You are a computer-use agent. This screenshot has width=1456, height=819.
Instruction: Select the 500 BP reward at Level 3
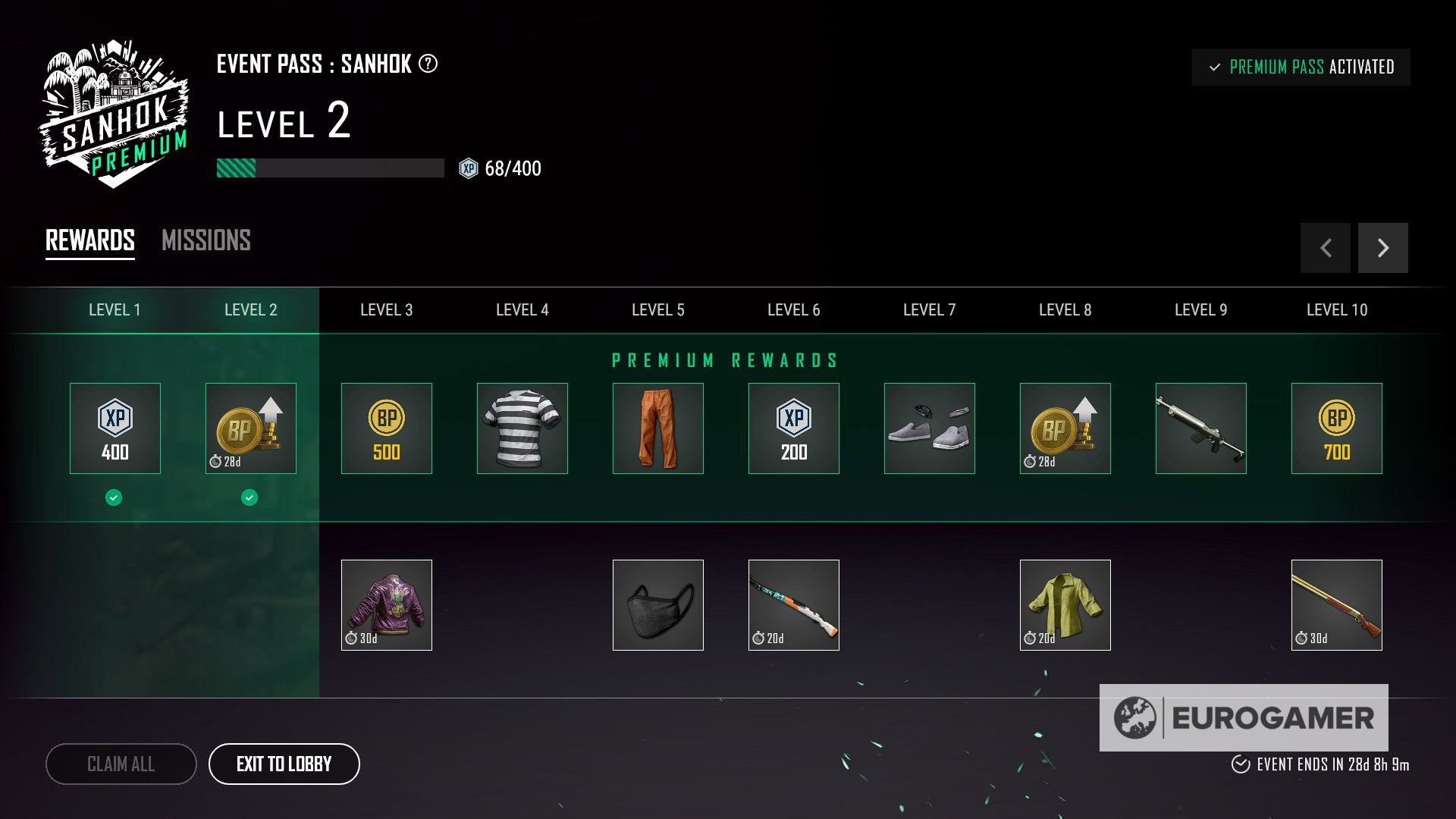[387, 428]
